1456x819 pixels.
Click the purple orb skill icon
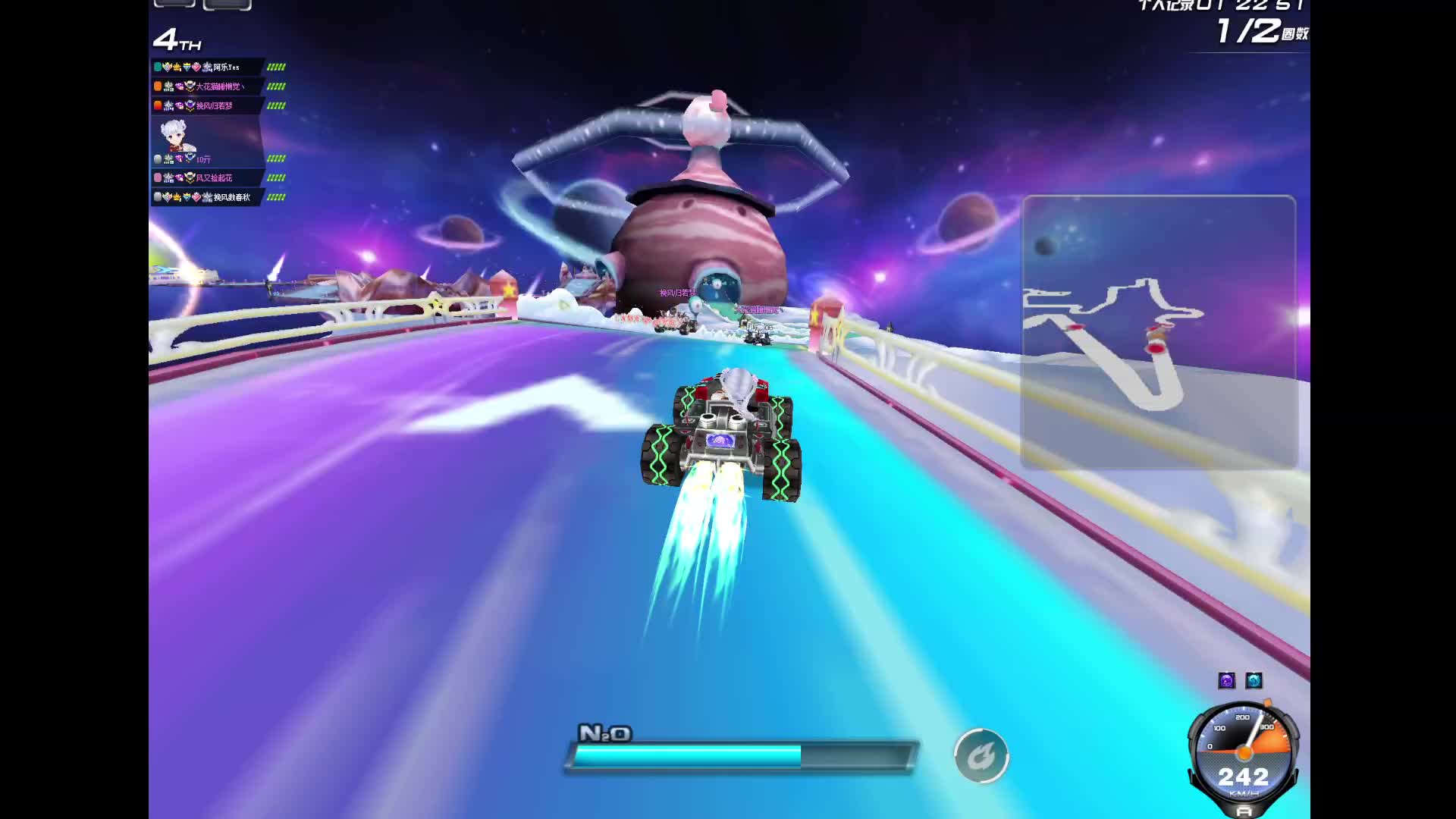pyautogui.click(x=1226, y=680)
